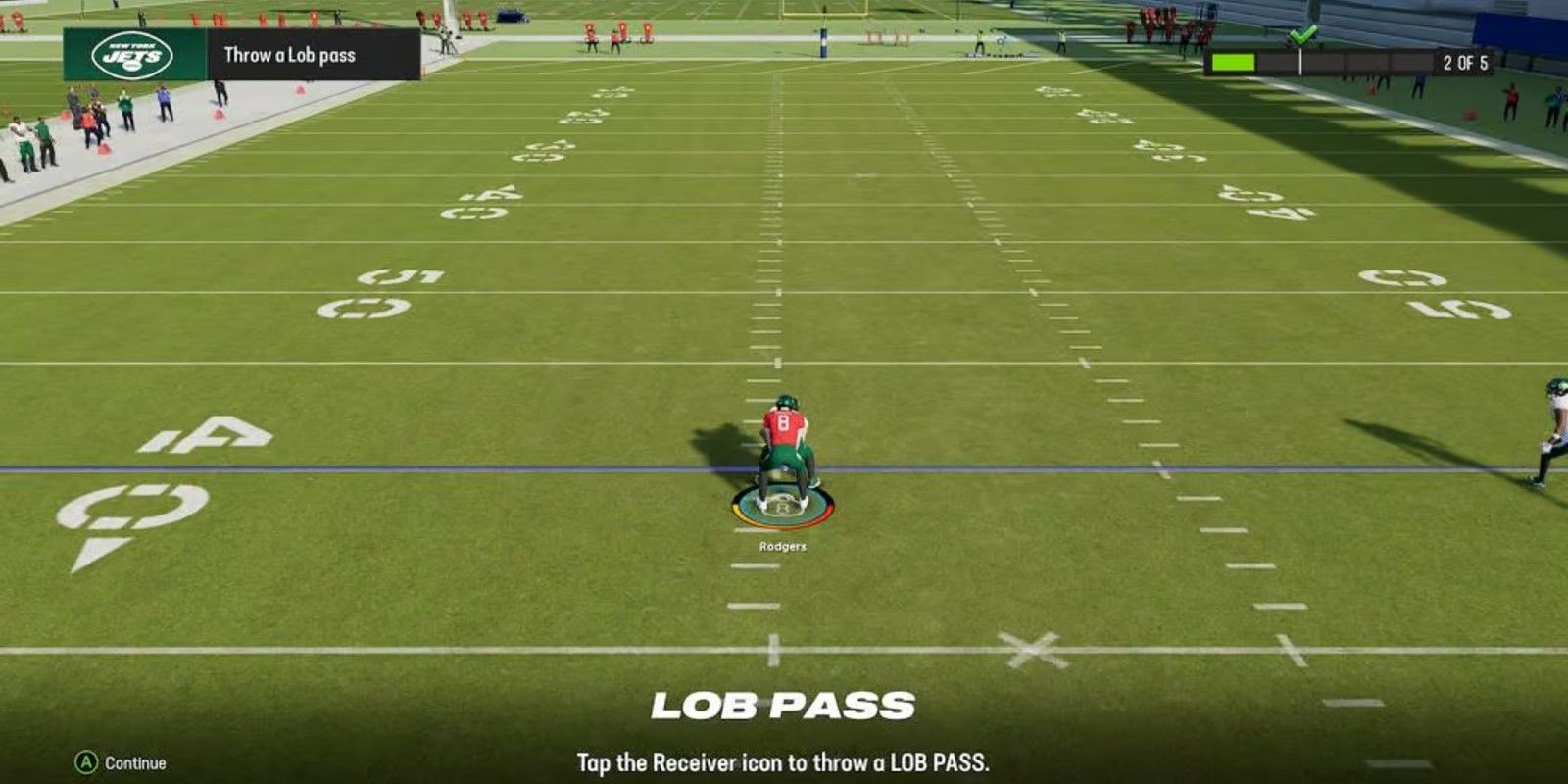Image resolution: width=1568 pixels, height=784 pixels.
Task: Toggle the colored ring around the quarterback
Action: 781,509
